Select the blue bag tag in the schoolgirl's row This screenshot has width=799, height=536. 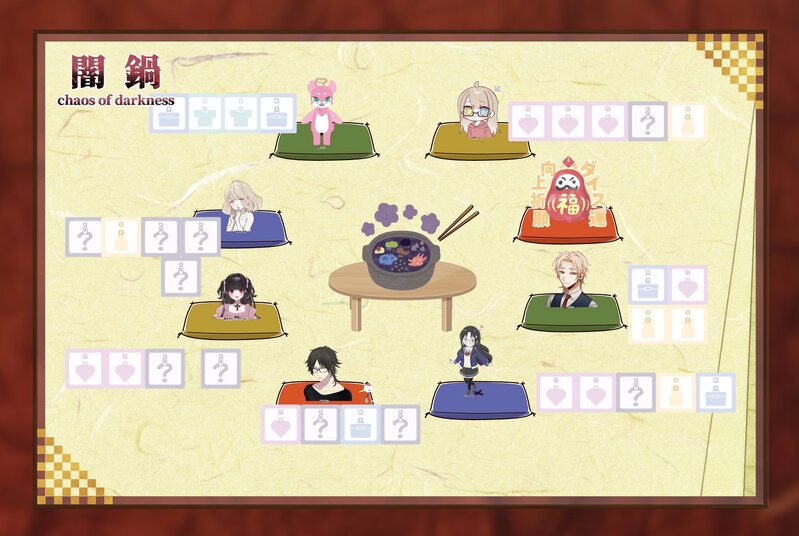pyautogui.click(x=716, y=392)
